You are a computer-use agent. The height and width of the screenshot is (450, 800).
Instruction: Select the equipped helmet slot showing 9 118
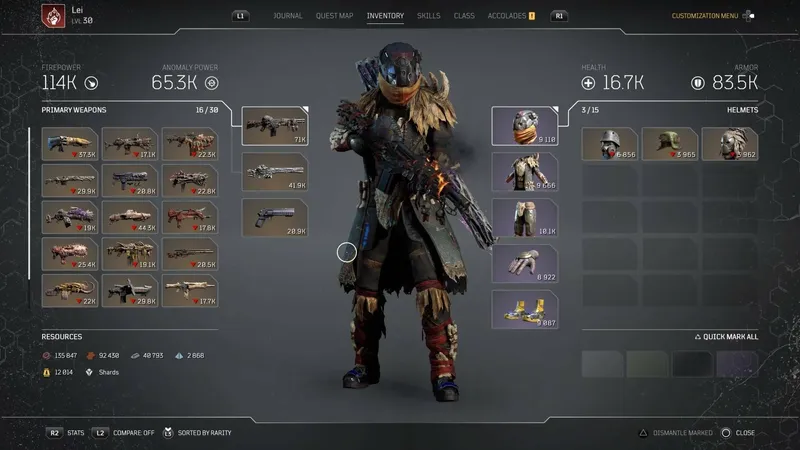point(525,126)
